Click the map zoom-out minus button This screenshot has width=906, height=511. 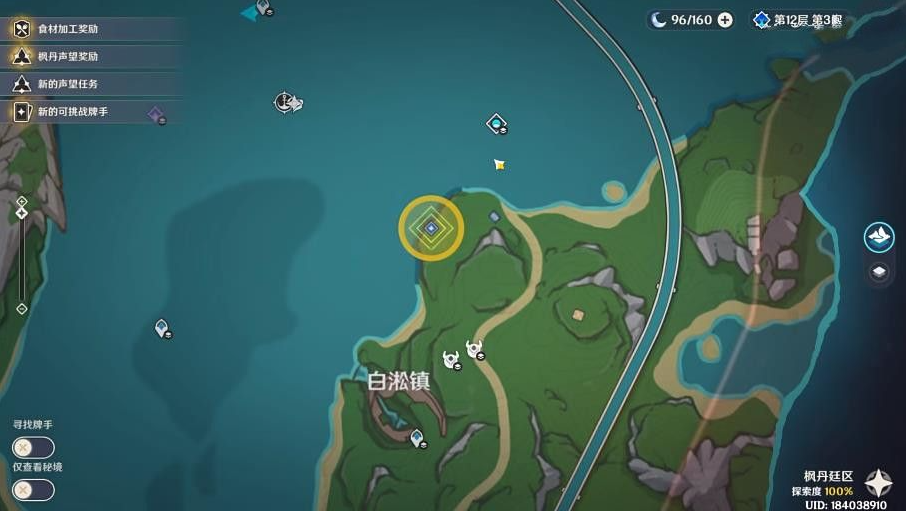coord(22,309)
